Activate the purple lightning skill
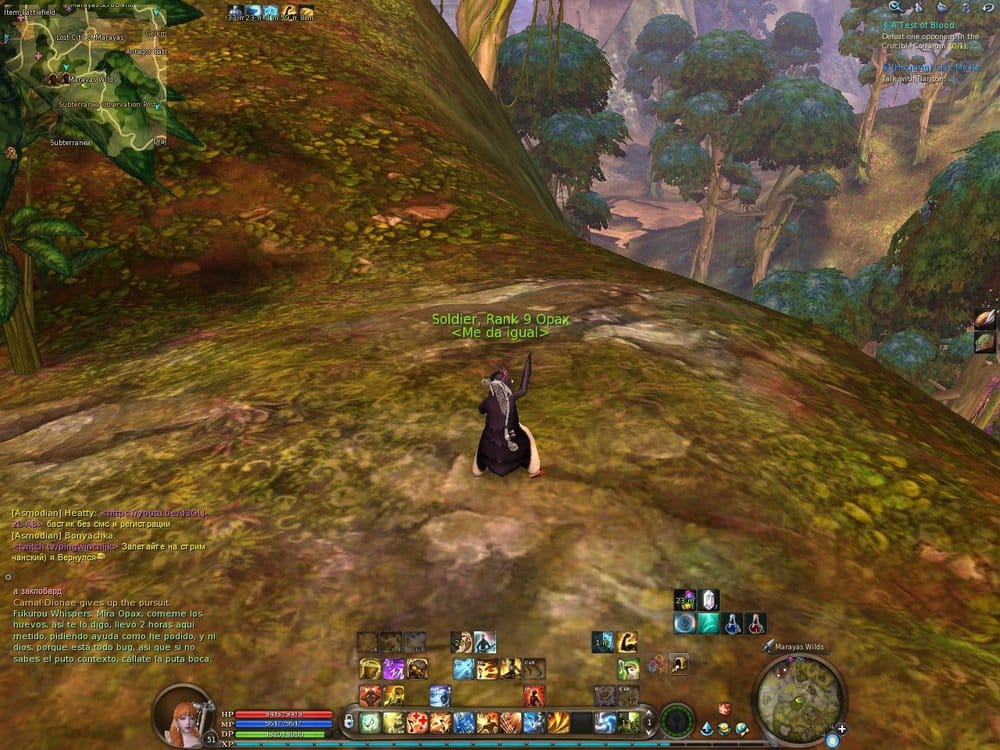Image resolution: width=1000 pixels, height=750 pixels. 393,669
